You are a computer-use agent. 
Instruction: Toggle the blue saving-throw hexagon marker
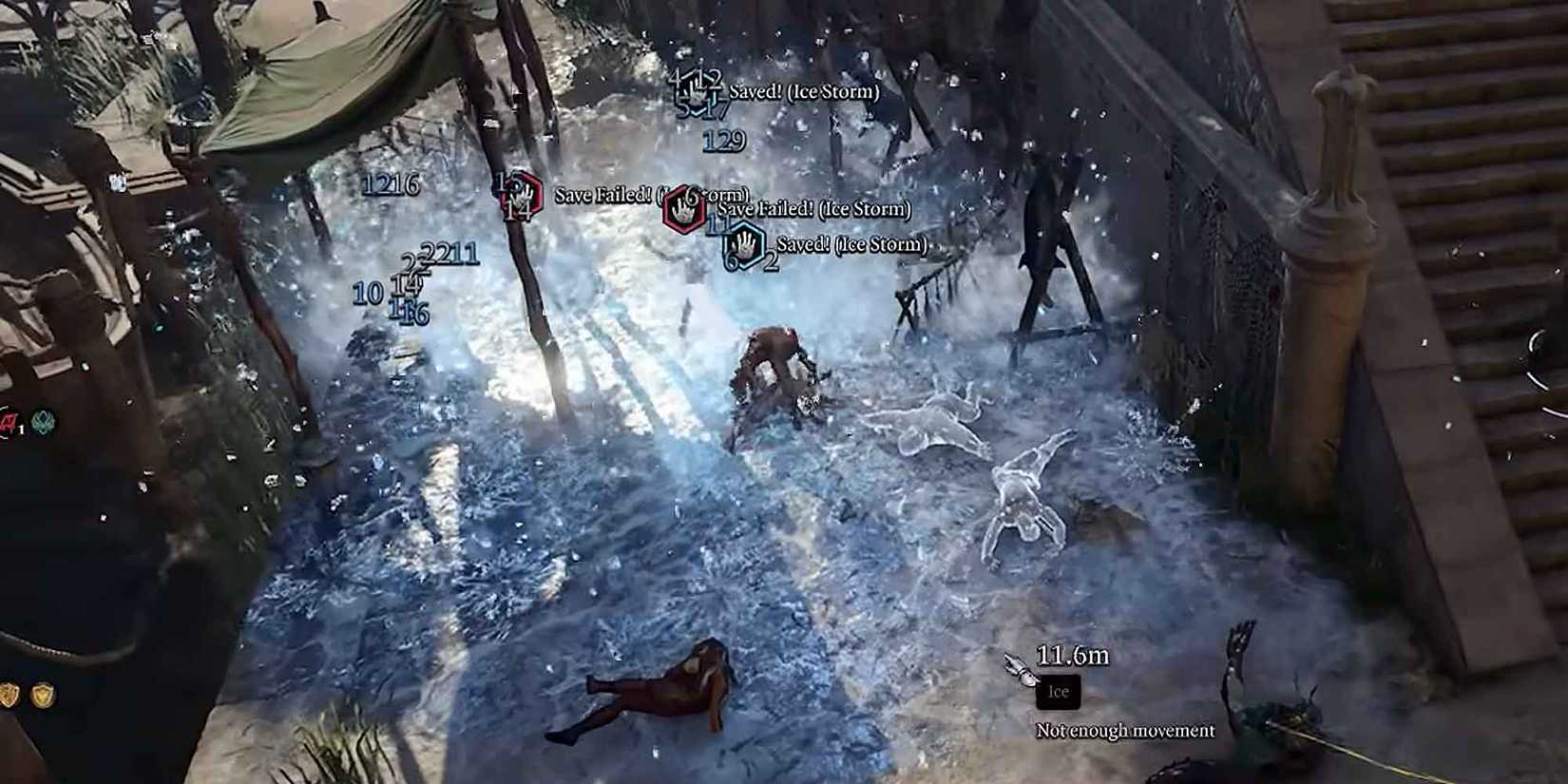(744, 243)
